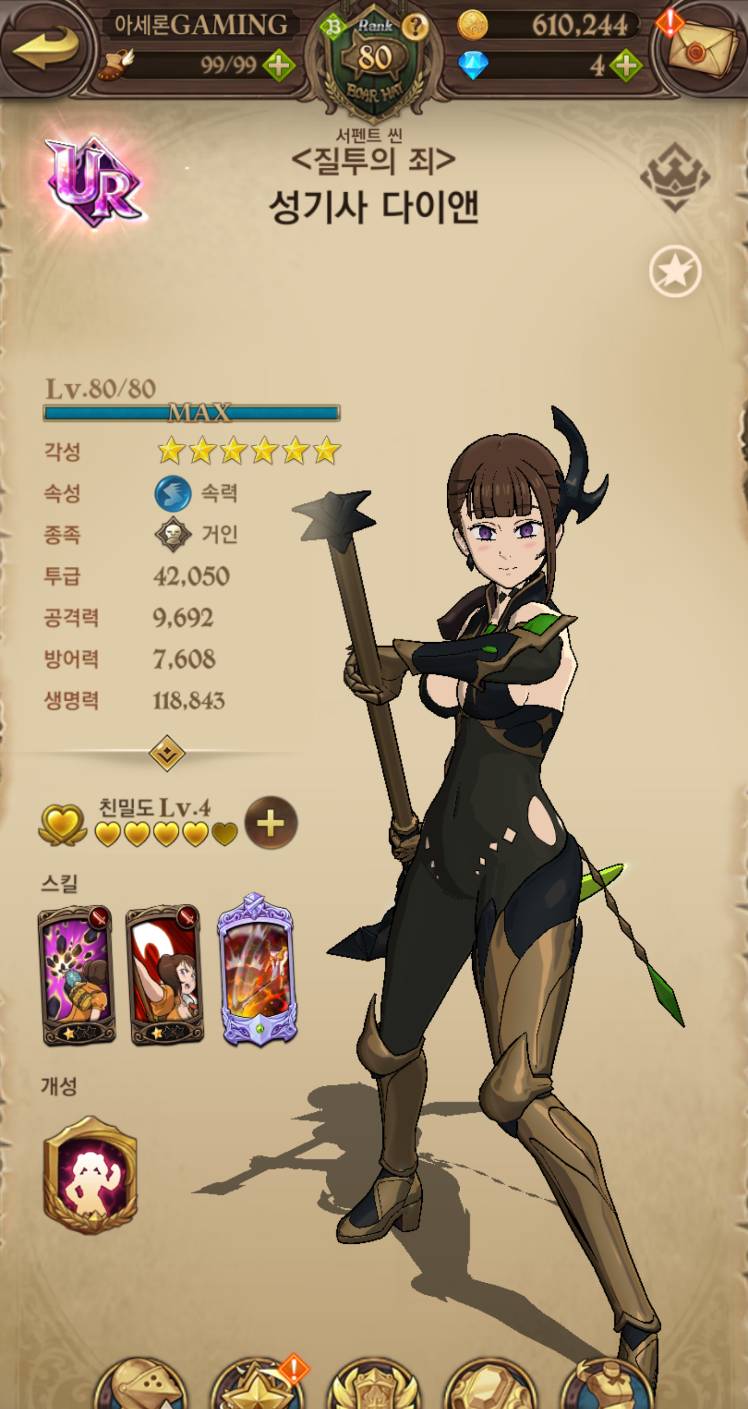Add stamina with the green plus

click(x=278, y=66)
